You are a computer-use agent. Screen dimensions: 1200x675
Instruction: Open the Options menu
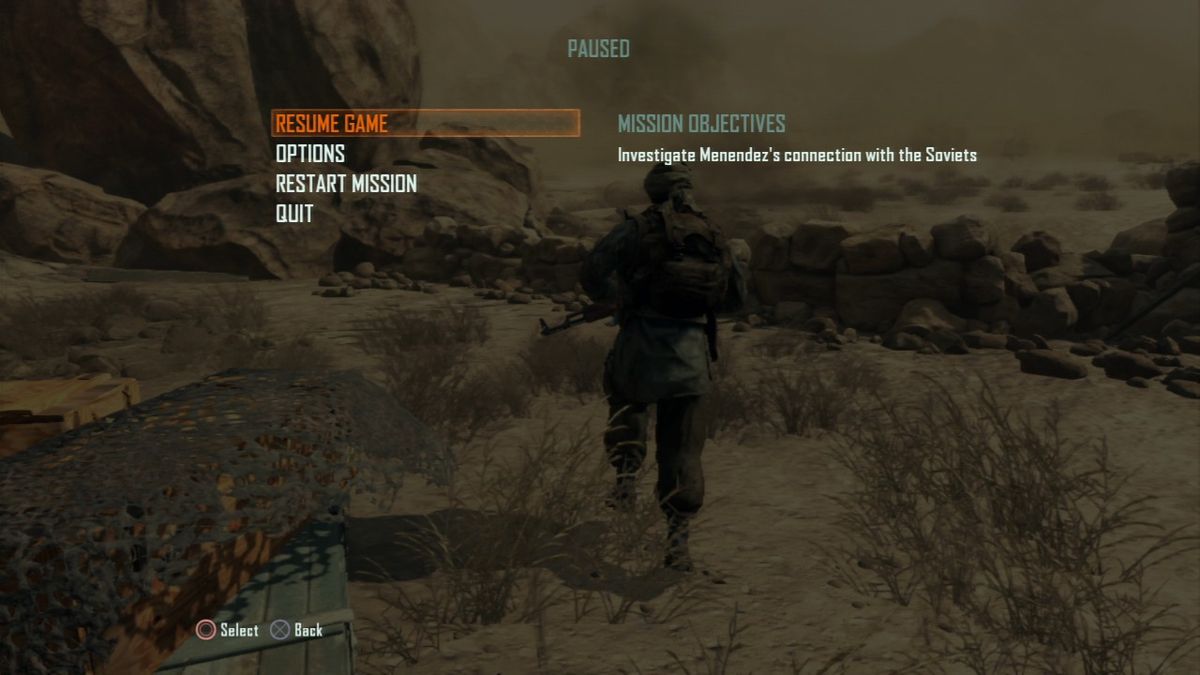(x=310, y=154)
